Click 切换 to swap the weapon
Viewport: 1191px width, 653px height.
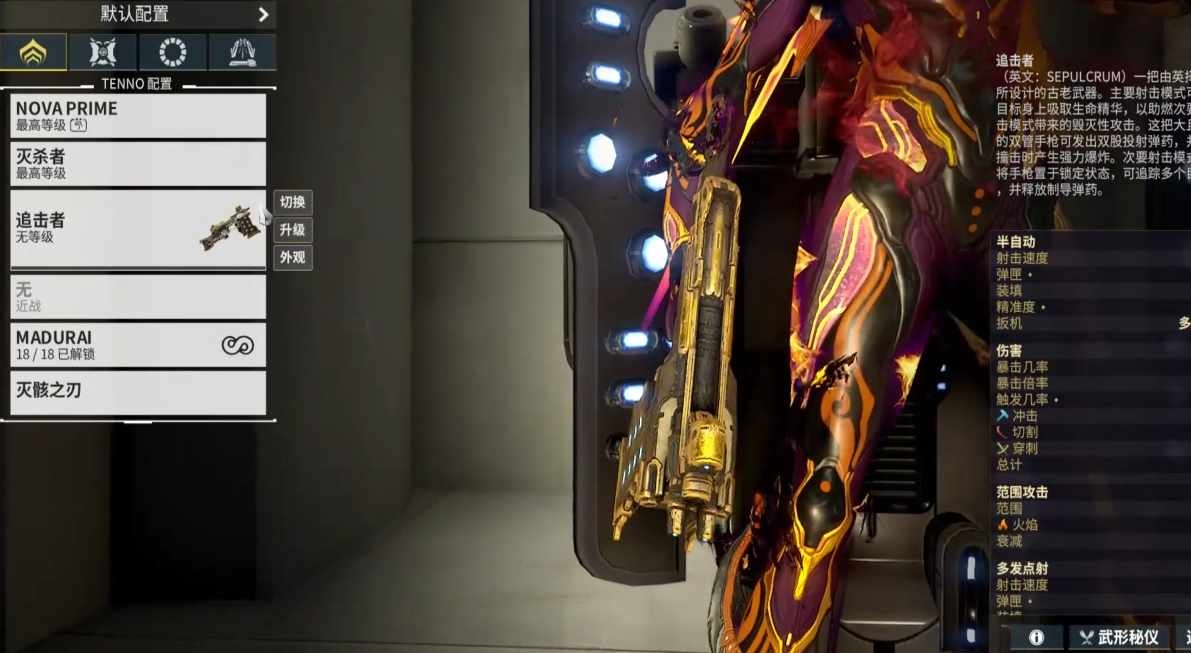[293, 203]
